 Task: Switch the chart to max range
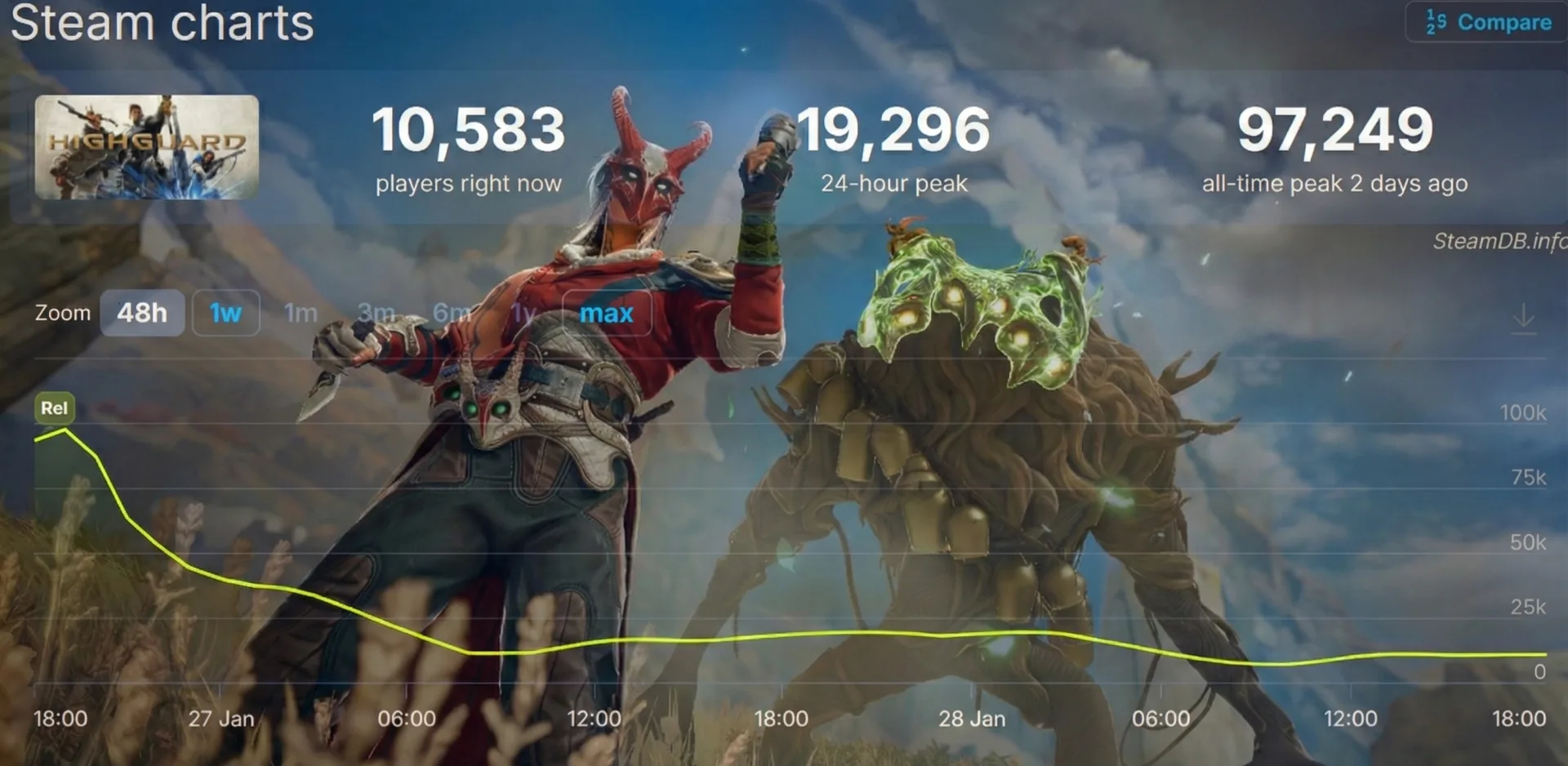click(607, 313)
